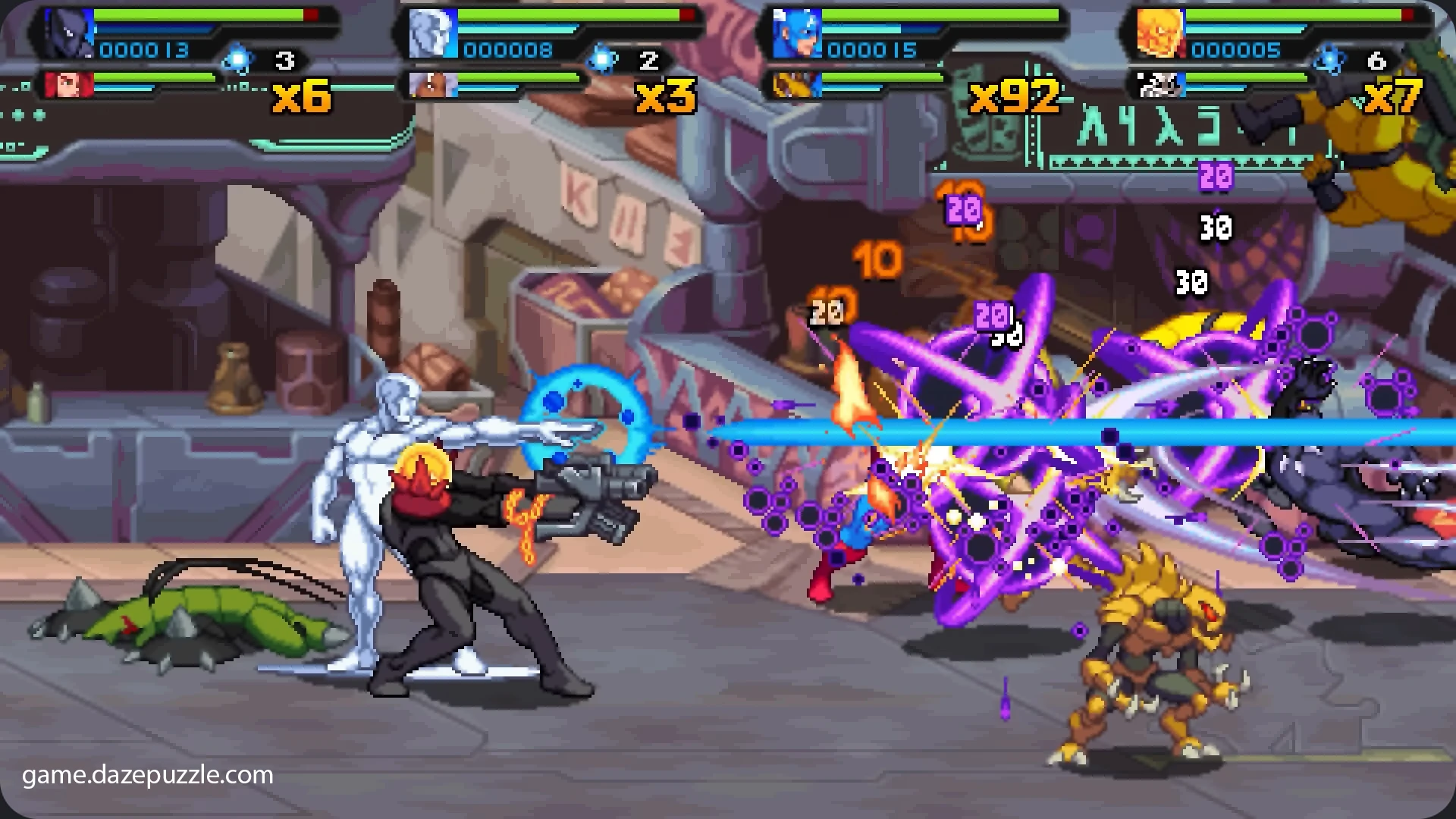Click the Captain America portrait
1456x819 pixels.
point(797,34)
